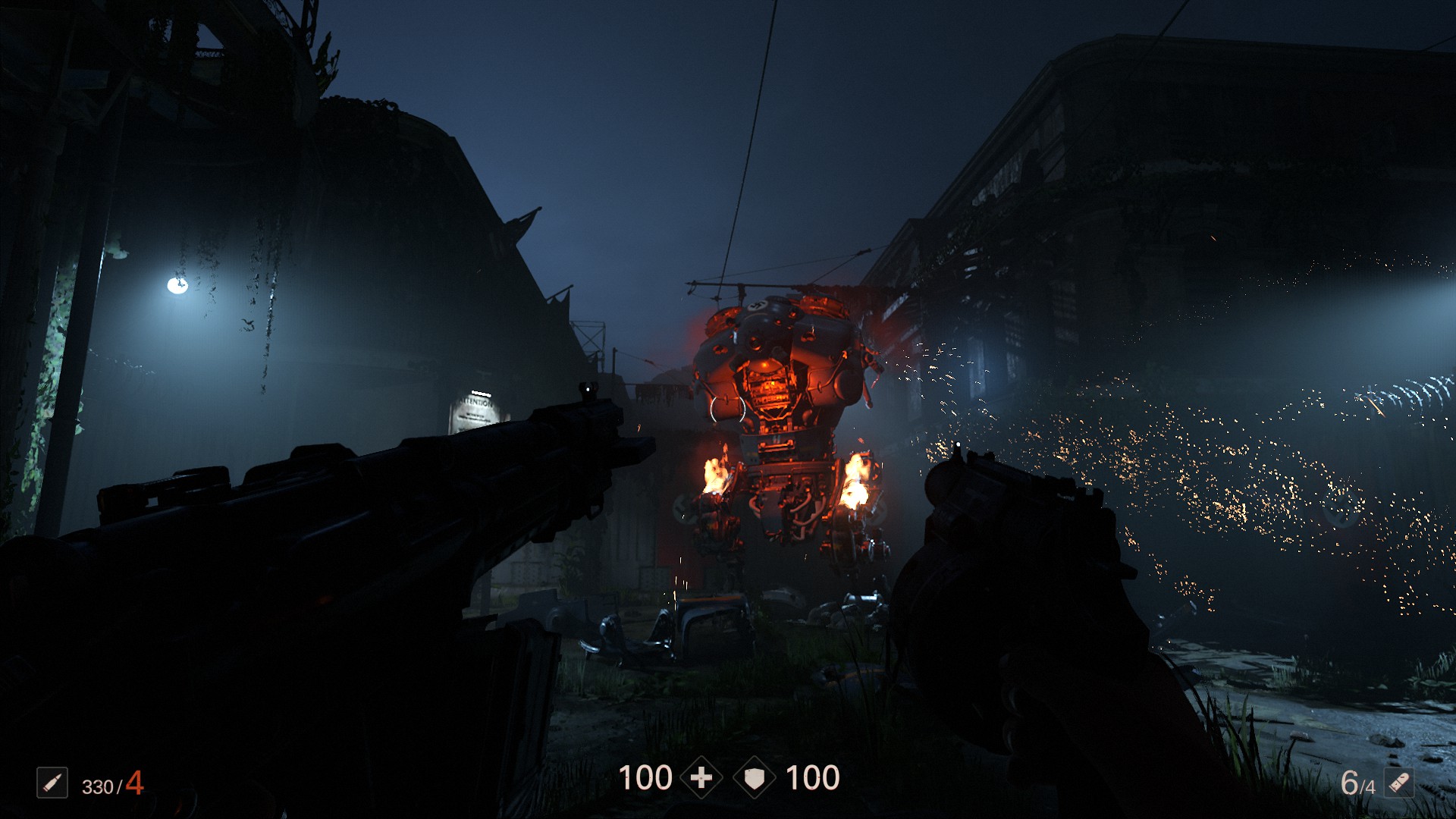Viewport: 1456px width, 819px height.
Task: Select the health cross icon
Action: point(701,778)
